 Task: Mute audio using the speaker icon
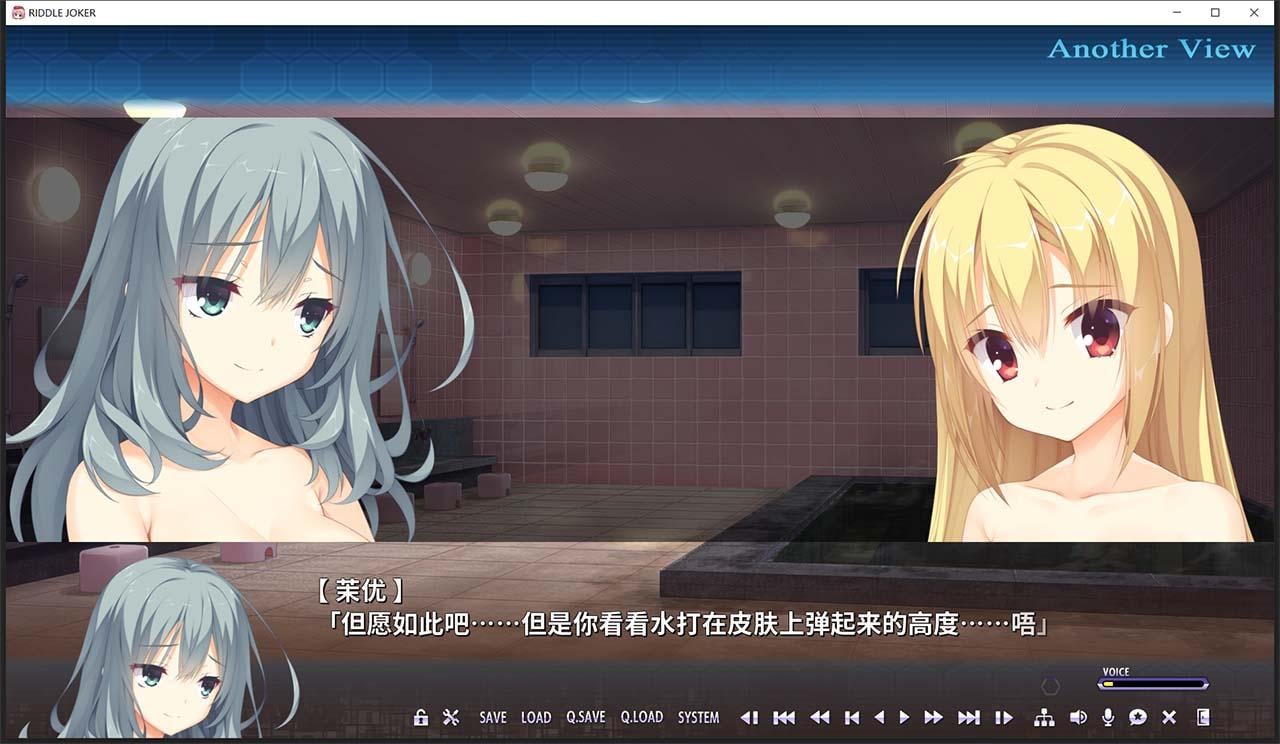click(1079, 717)
